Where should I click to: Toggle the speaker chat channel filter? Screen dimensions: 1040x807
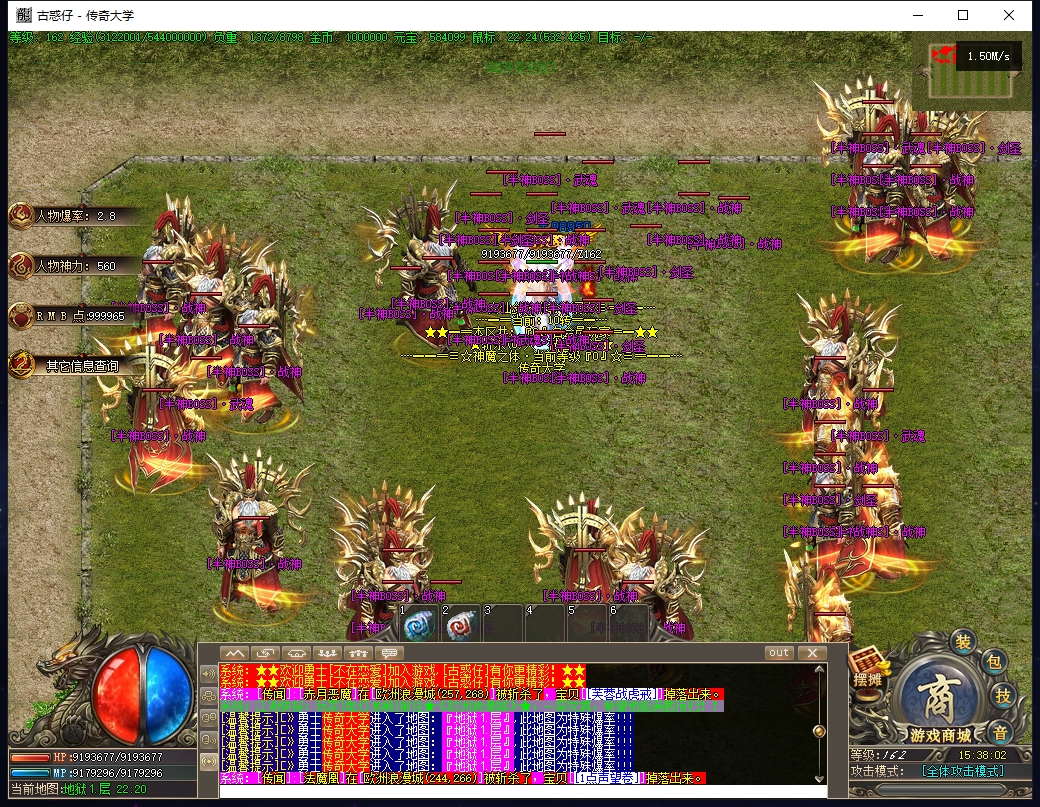pos(208,674)
